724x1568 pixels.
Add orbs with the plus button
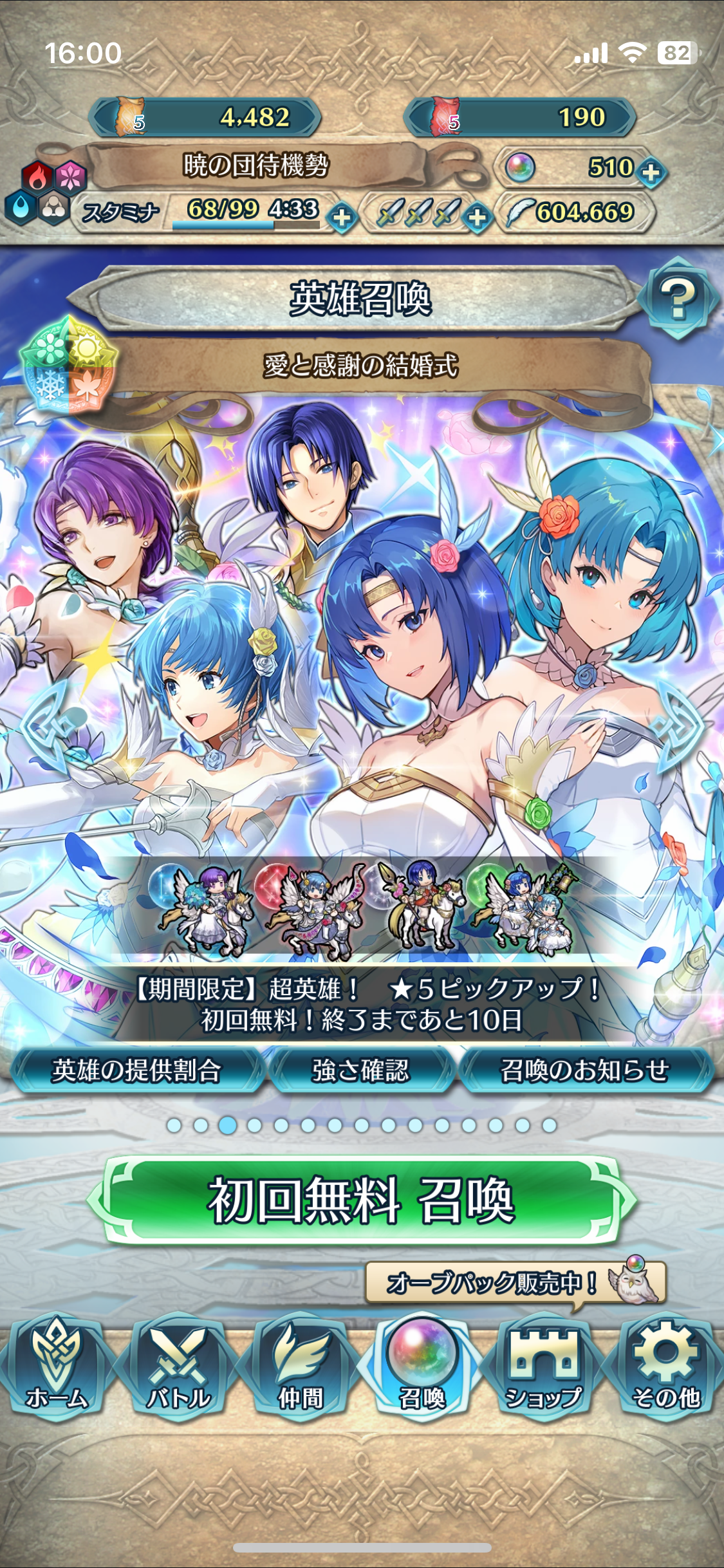651,172
